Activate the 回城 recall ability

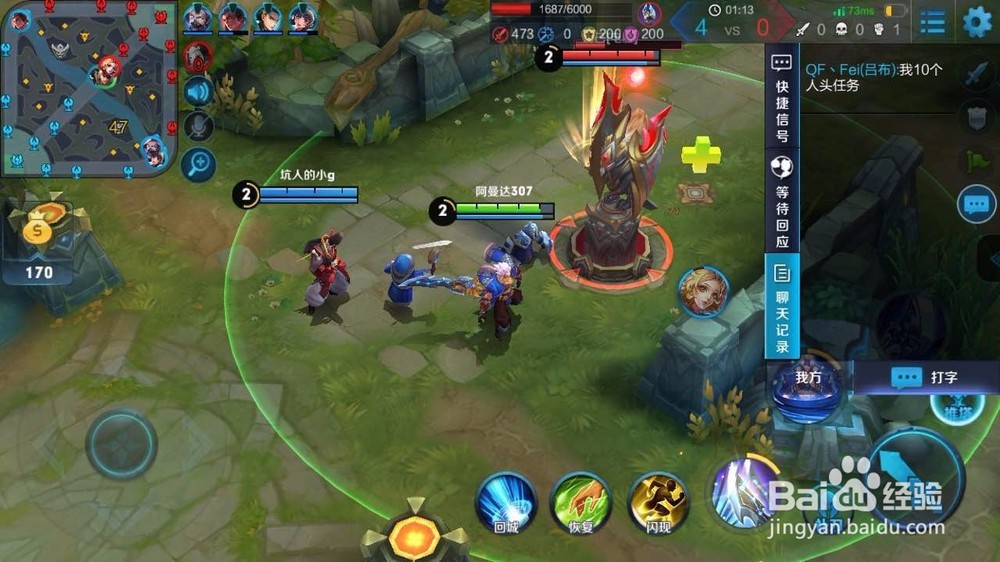[506, 501]
